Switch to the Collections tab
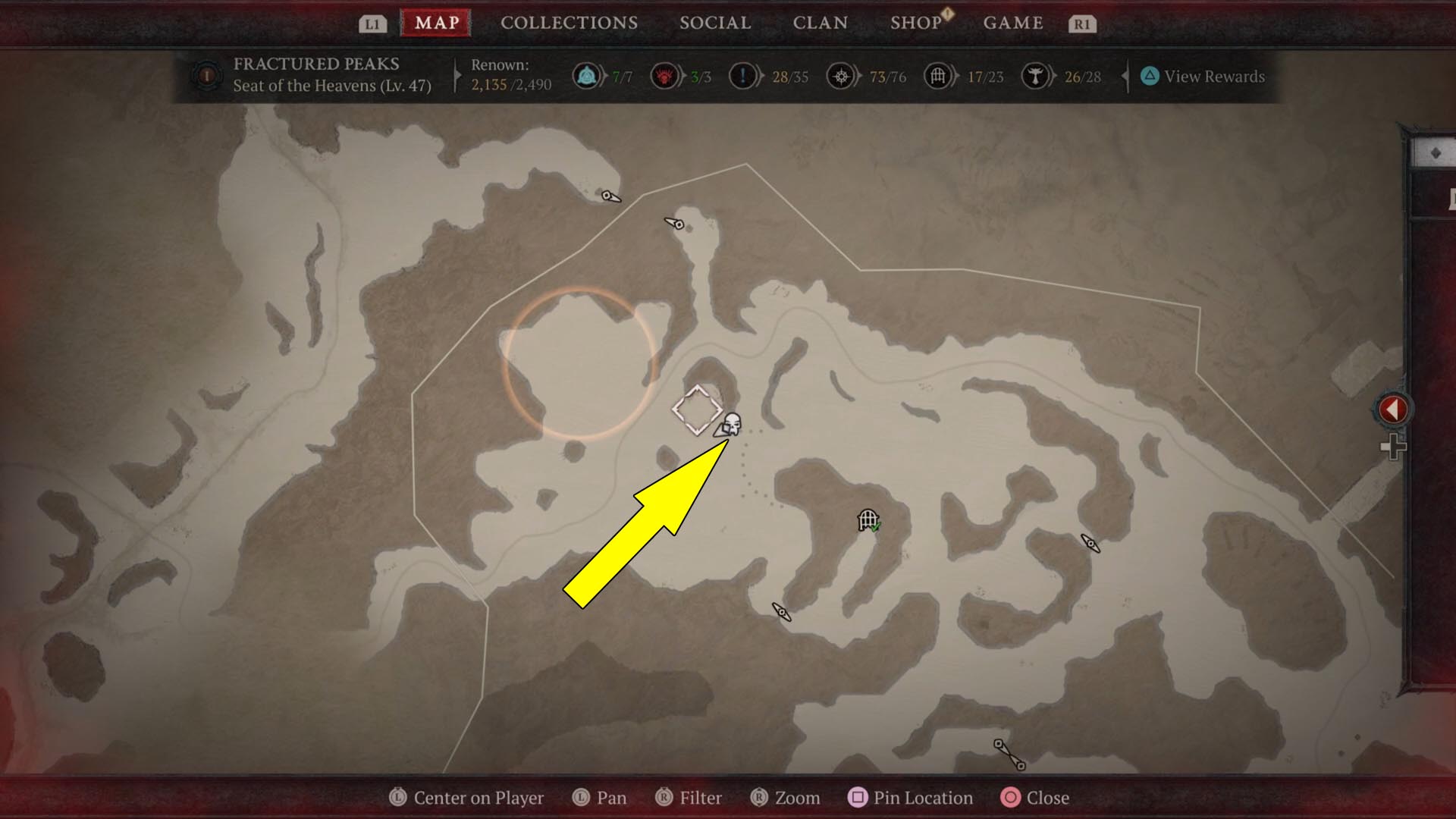Image resolution: width=1456 pixels, height=819 pixels. [569, 23]
